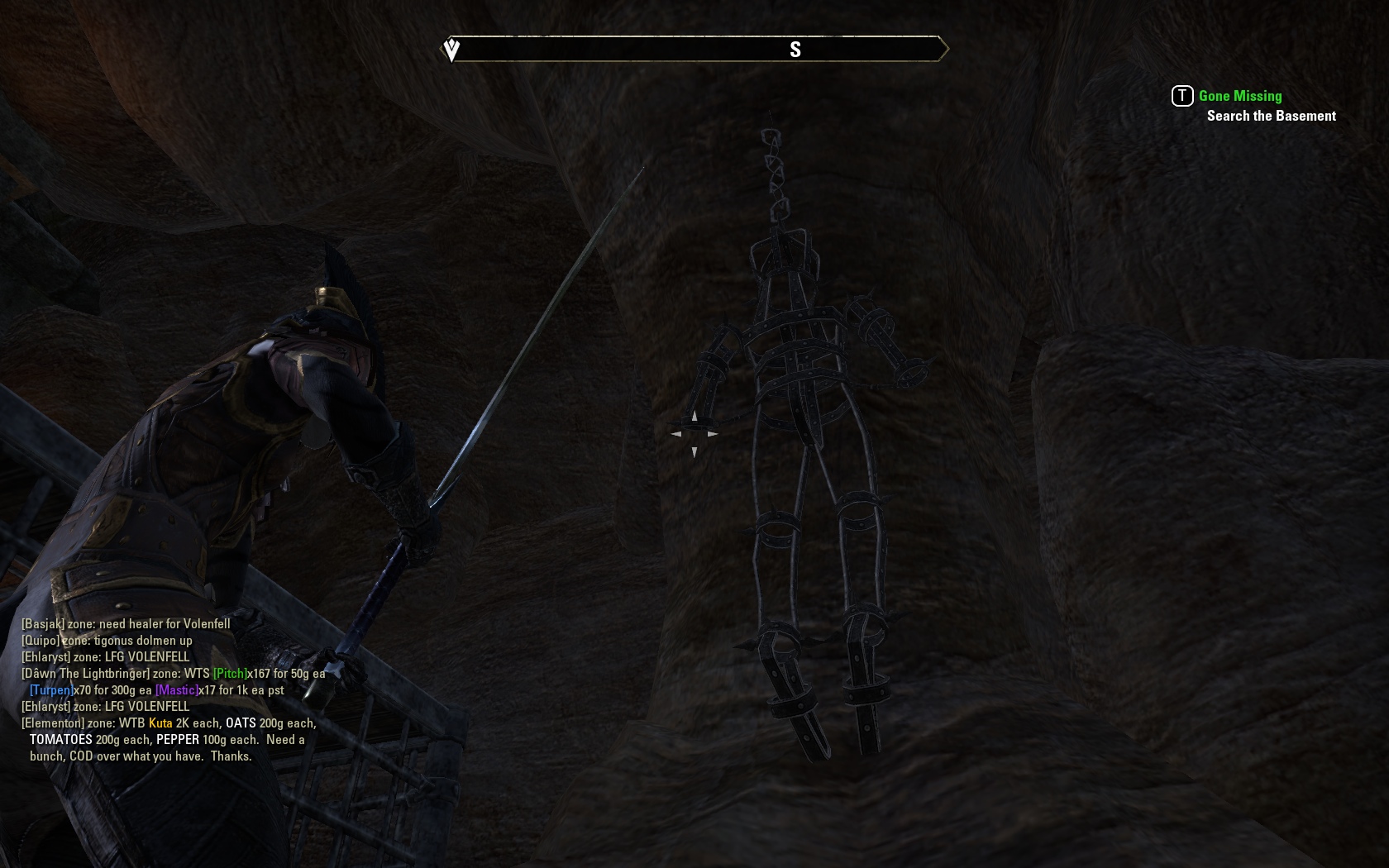Click player name Basjak in zone chat

tap(43, 624)
